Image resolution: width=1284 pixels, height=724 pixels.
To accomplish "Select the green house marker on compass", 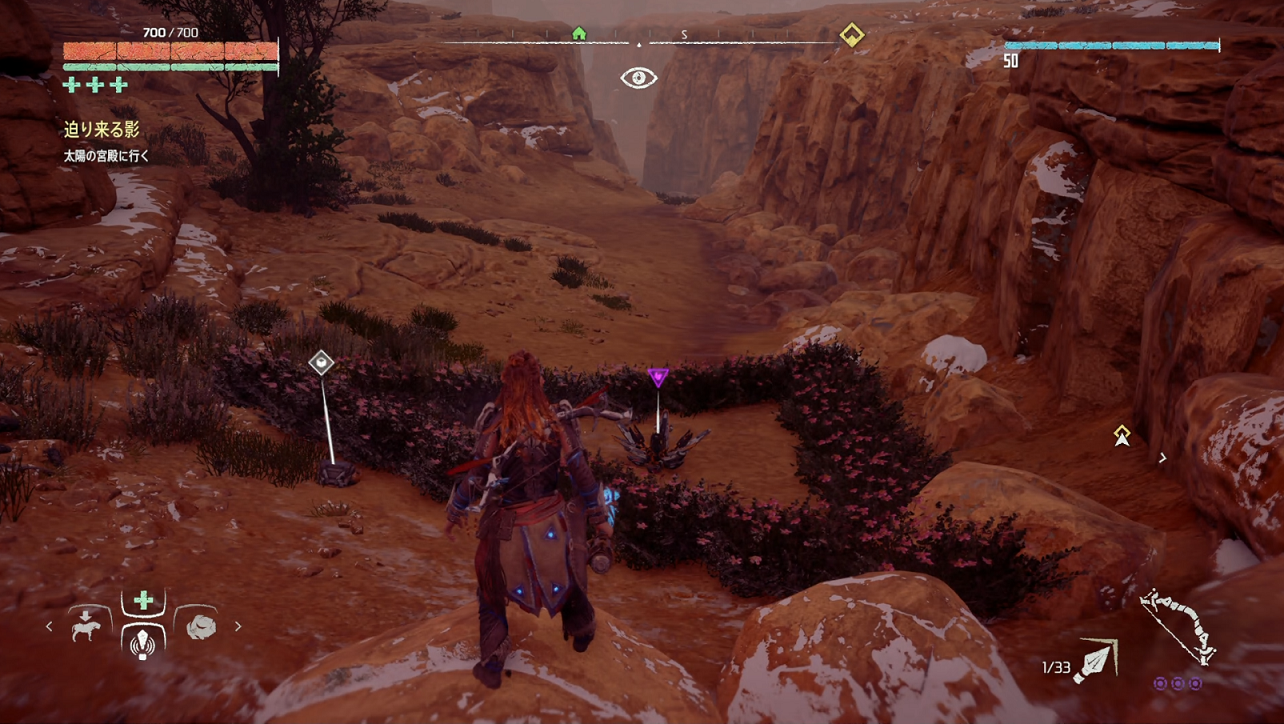I will pyautogui.click(x=578, y=33).
